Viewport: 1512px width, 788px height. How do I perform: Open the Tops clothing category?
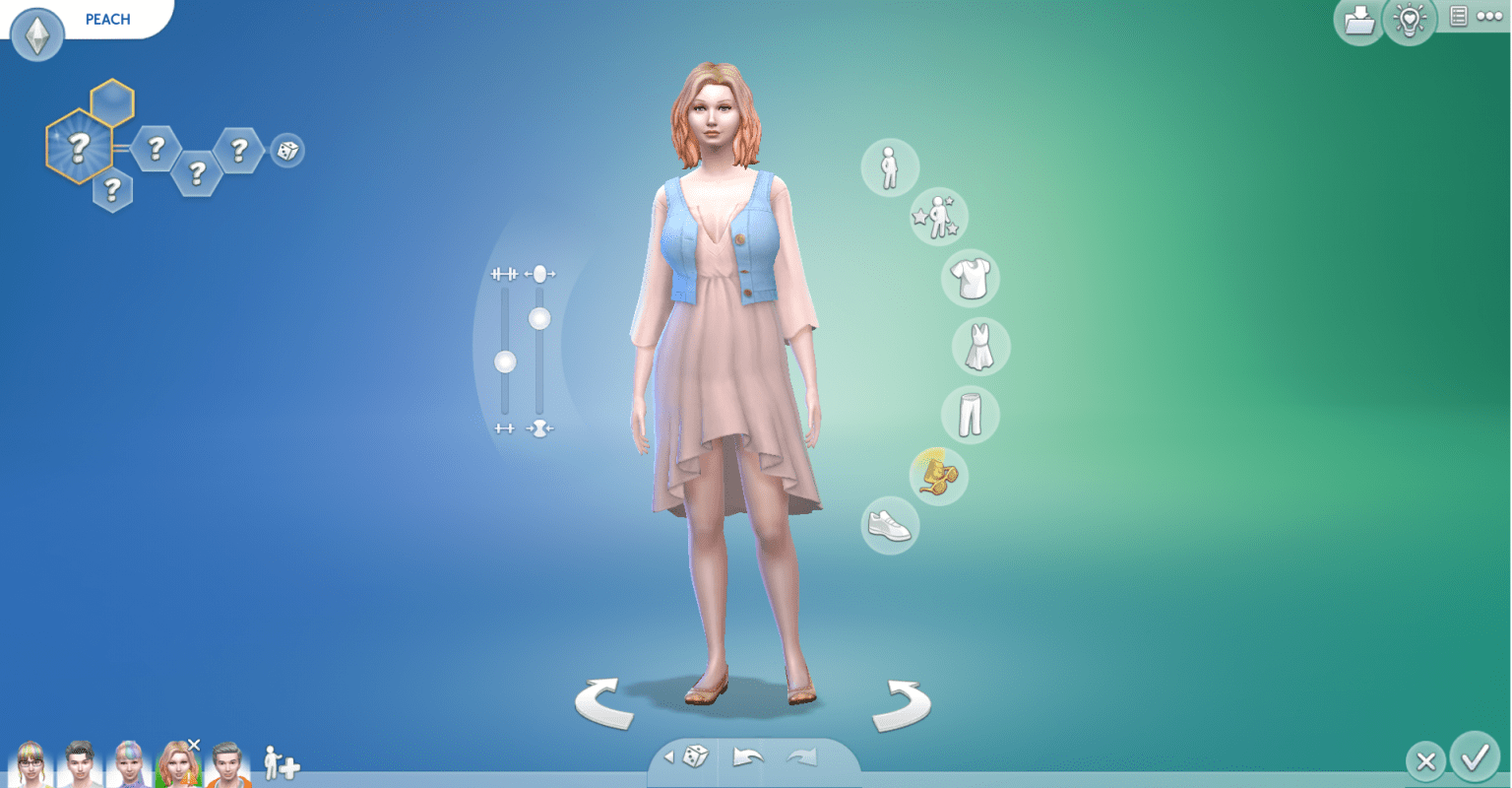(x=971, y=278)
